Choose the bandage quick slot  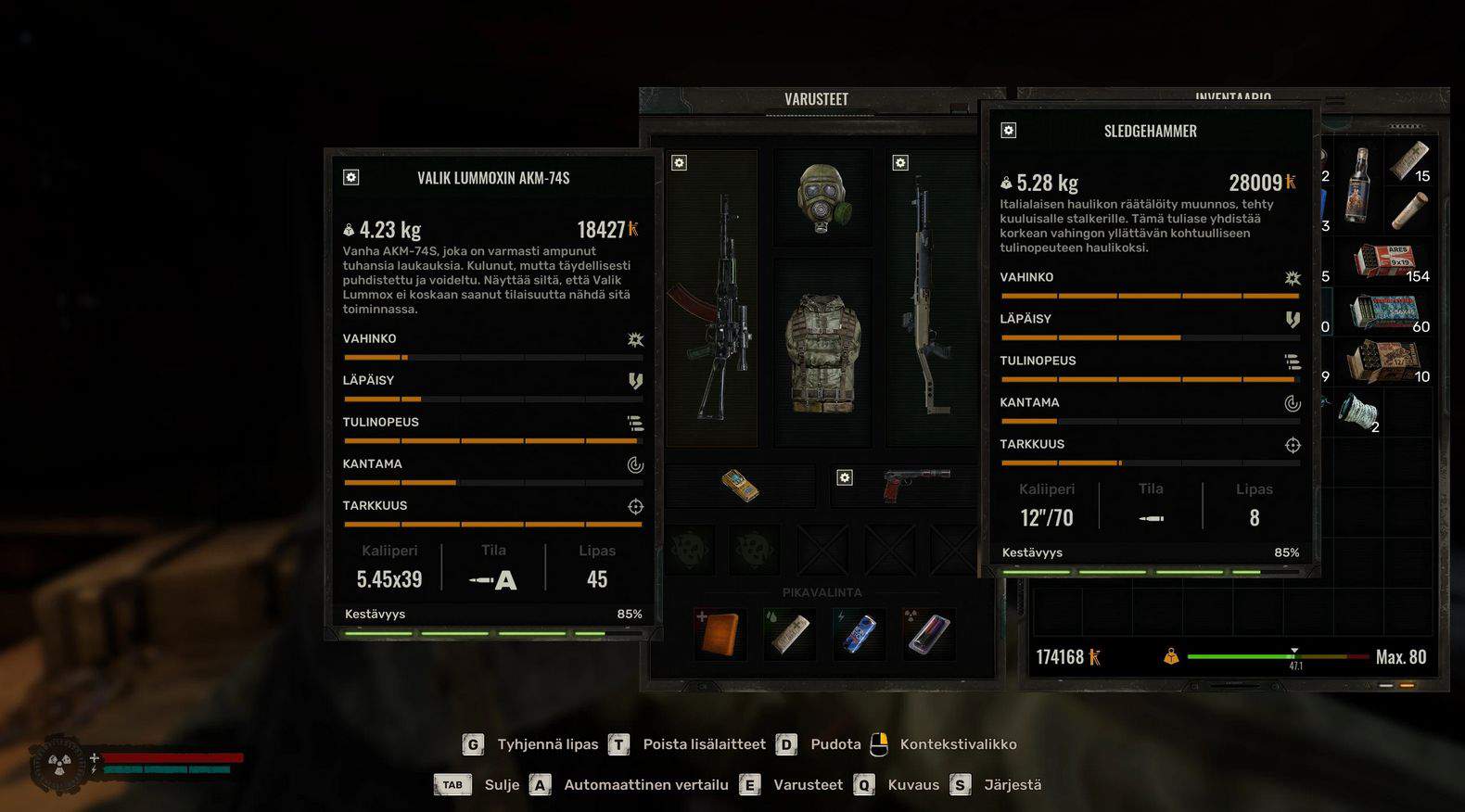[x=790, y=634]
